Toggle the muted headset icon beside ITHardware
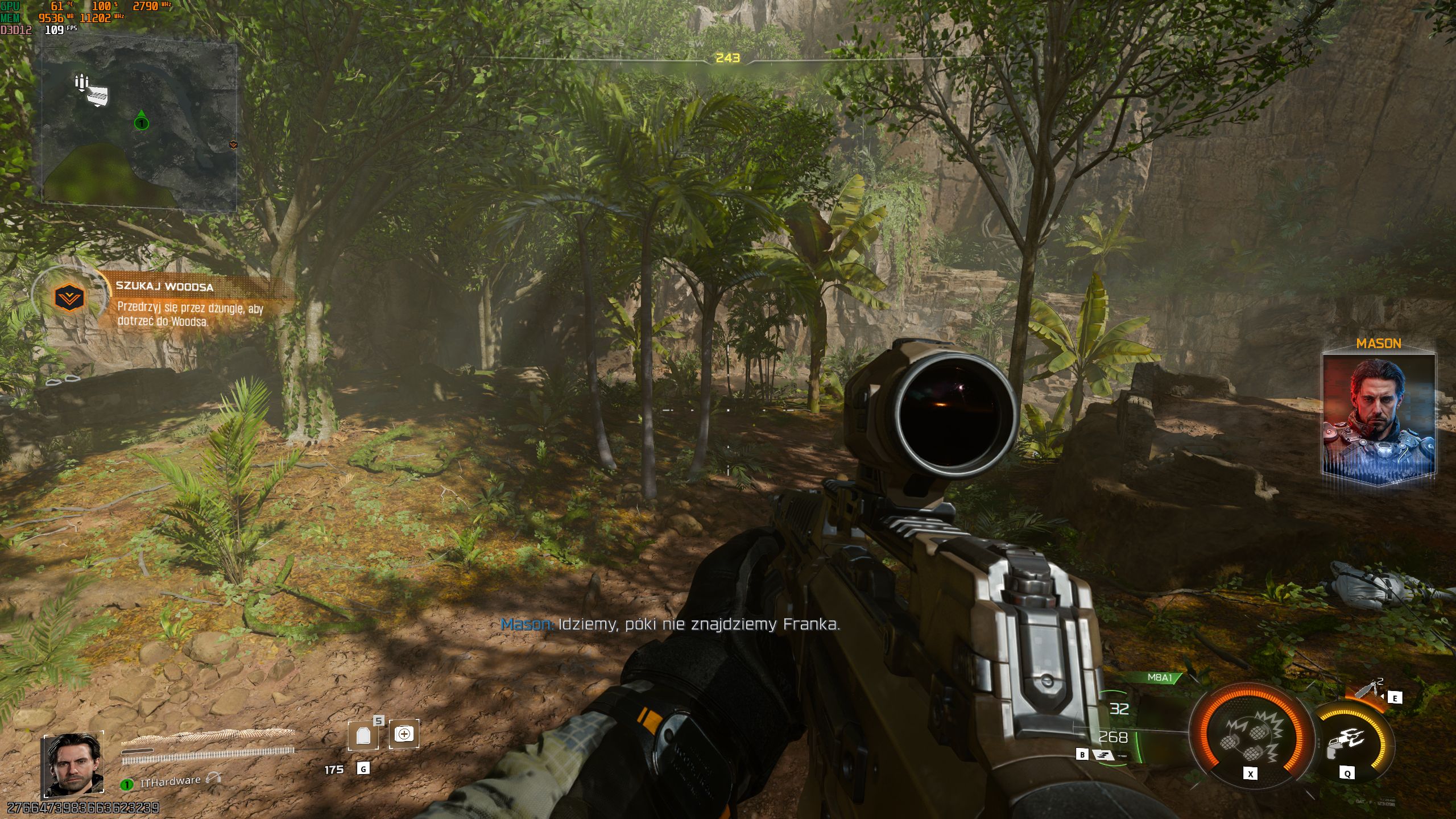The image size is (1456, 819). click(214, 778)
